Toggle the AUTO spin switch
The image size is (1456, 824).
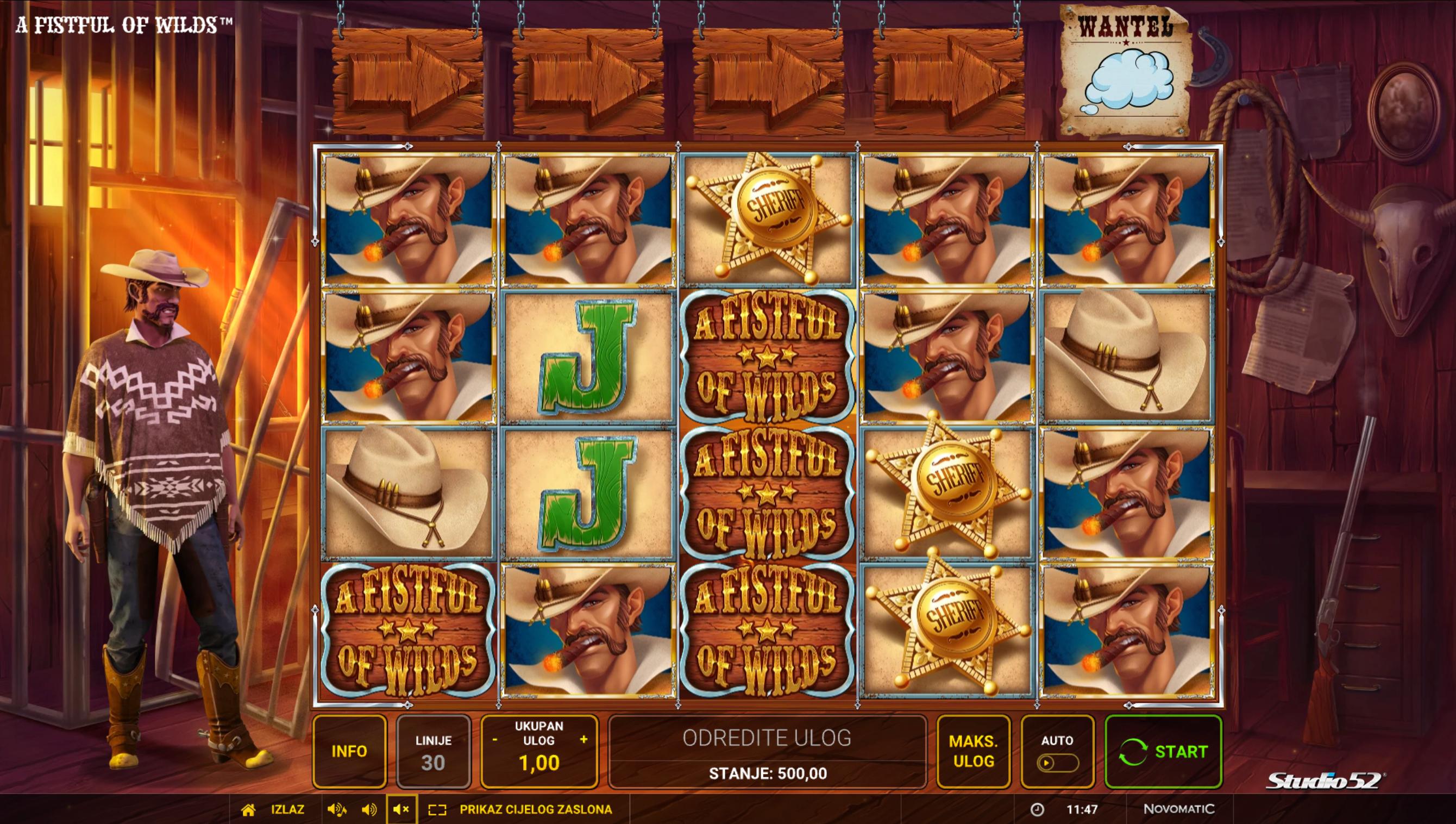1057,763
